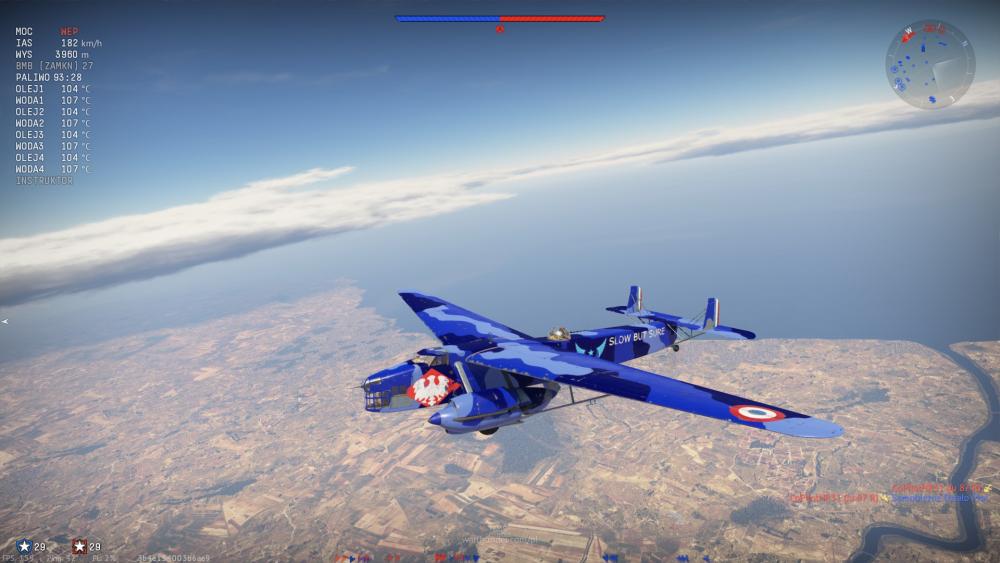Select the red objective marker below the score bar
1000x563 pixels.
[x=500, y=29]
